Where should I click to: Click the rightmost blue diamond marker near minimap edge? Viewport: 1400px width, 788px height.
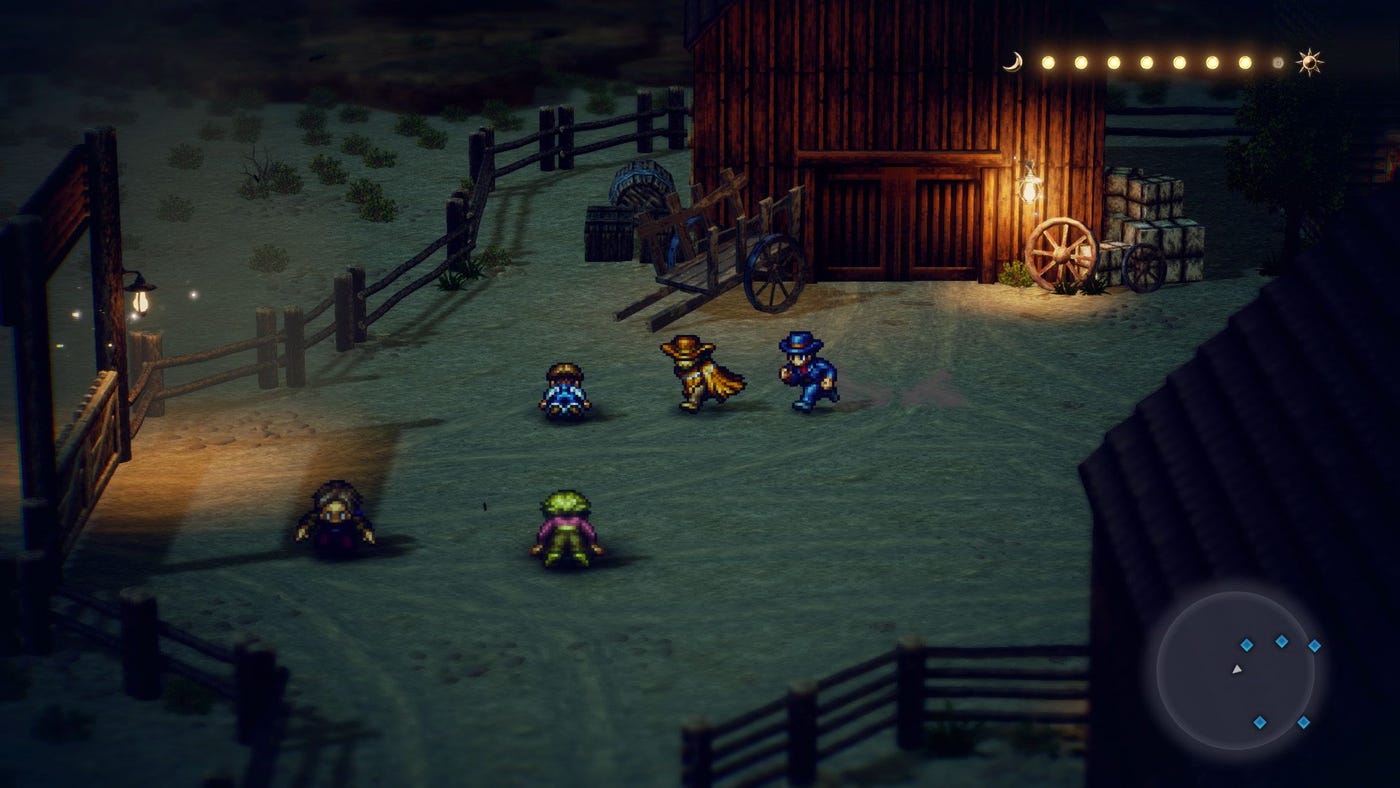(x=1315, y=646)
